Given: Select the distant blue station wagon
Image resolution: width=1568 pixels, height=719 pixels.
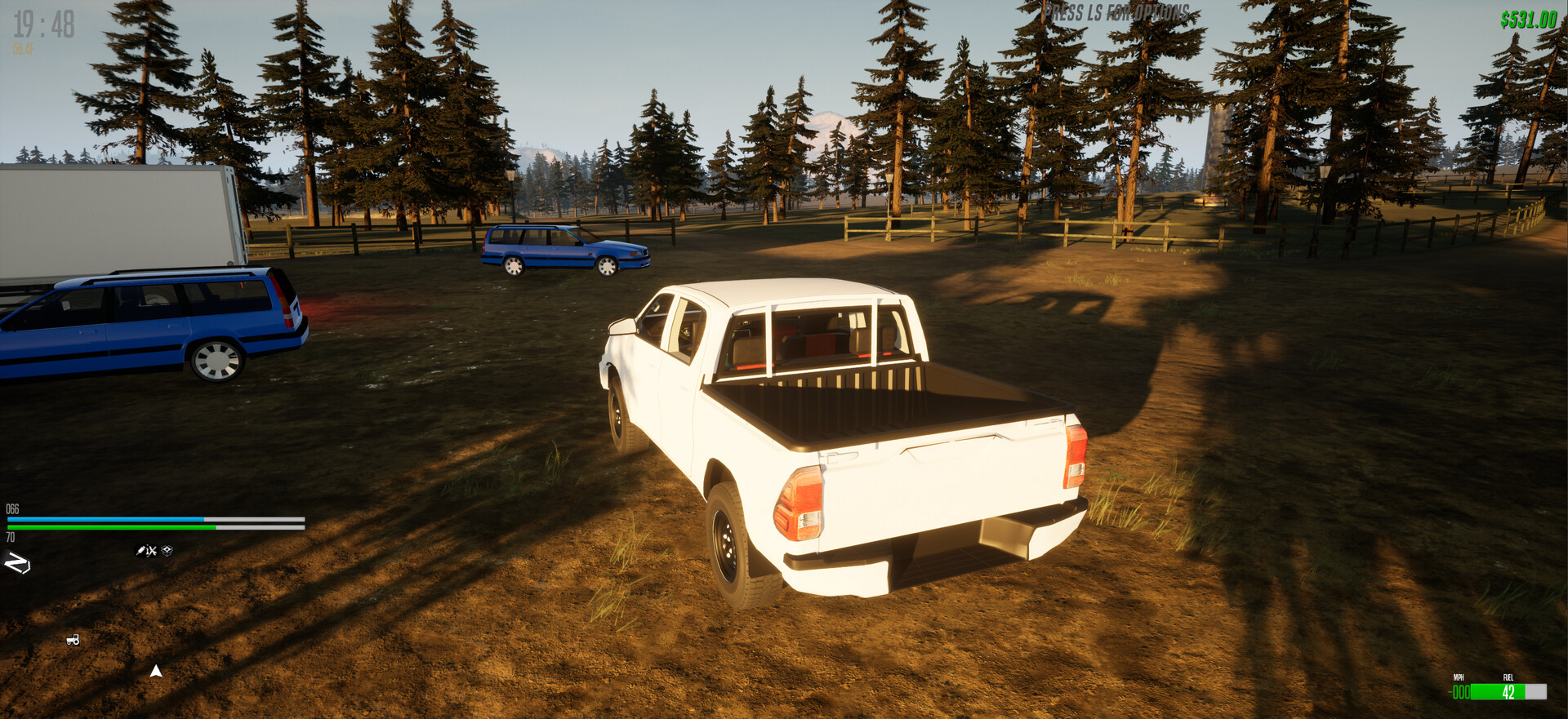Looking at the screenshot, I should 563,249.
